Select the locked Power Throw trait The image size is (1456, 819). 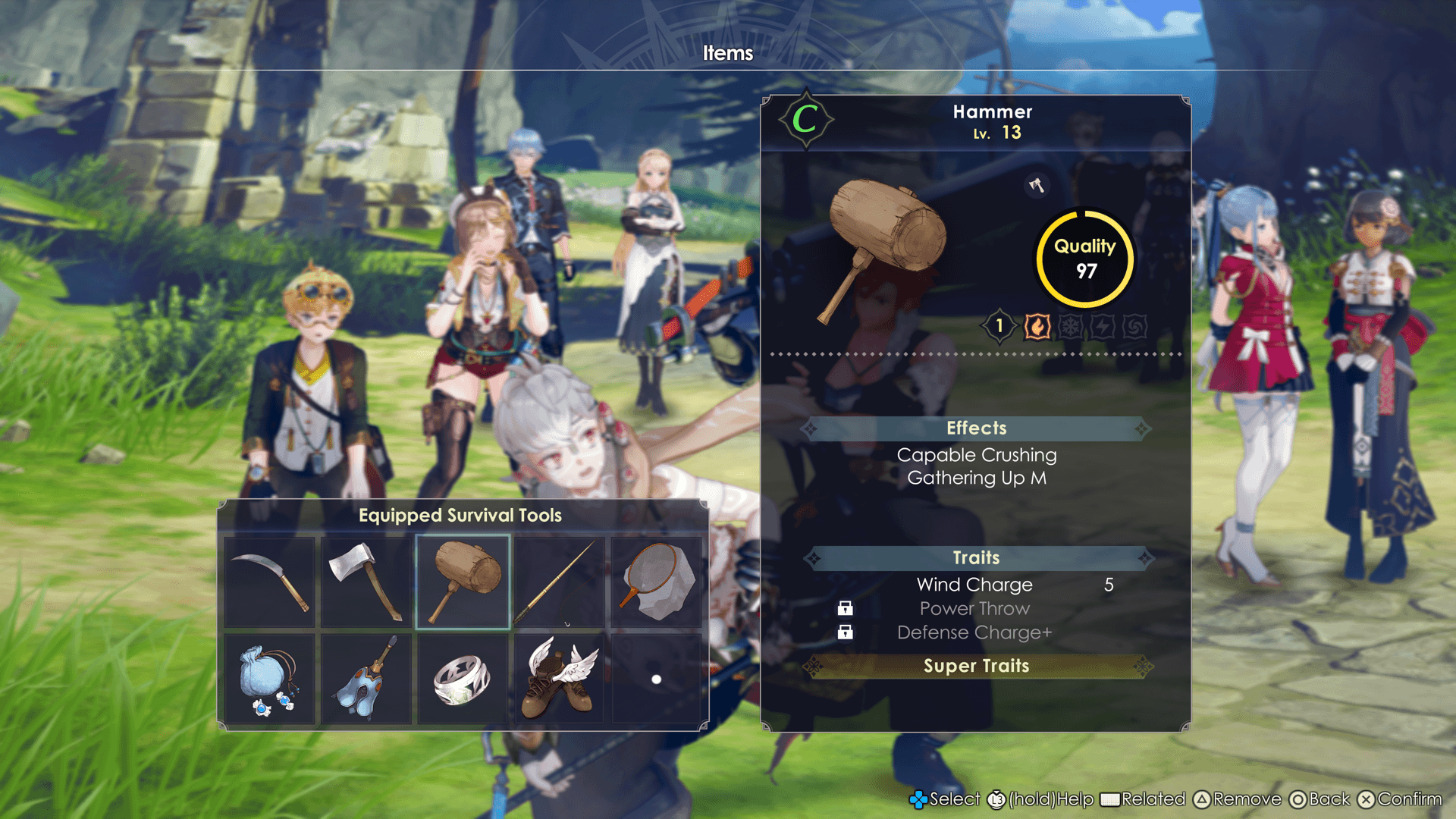(974, 608)
